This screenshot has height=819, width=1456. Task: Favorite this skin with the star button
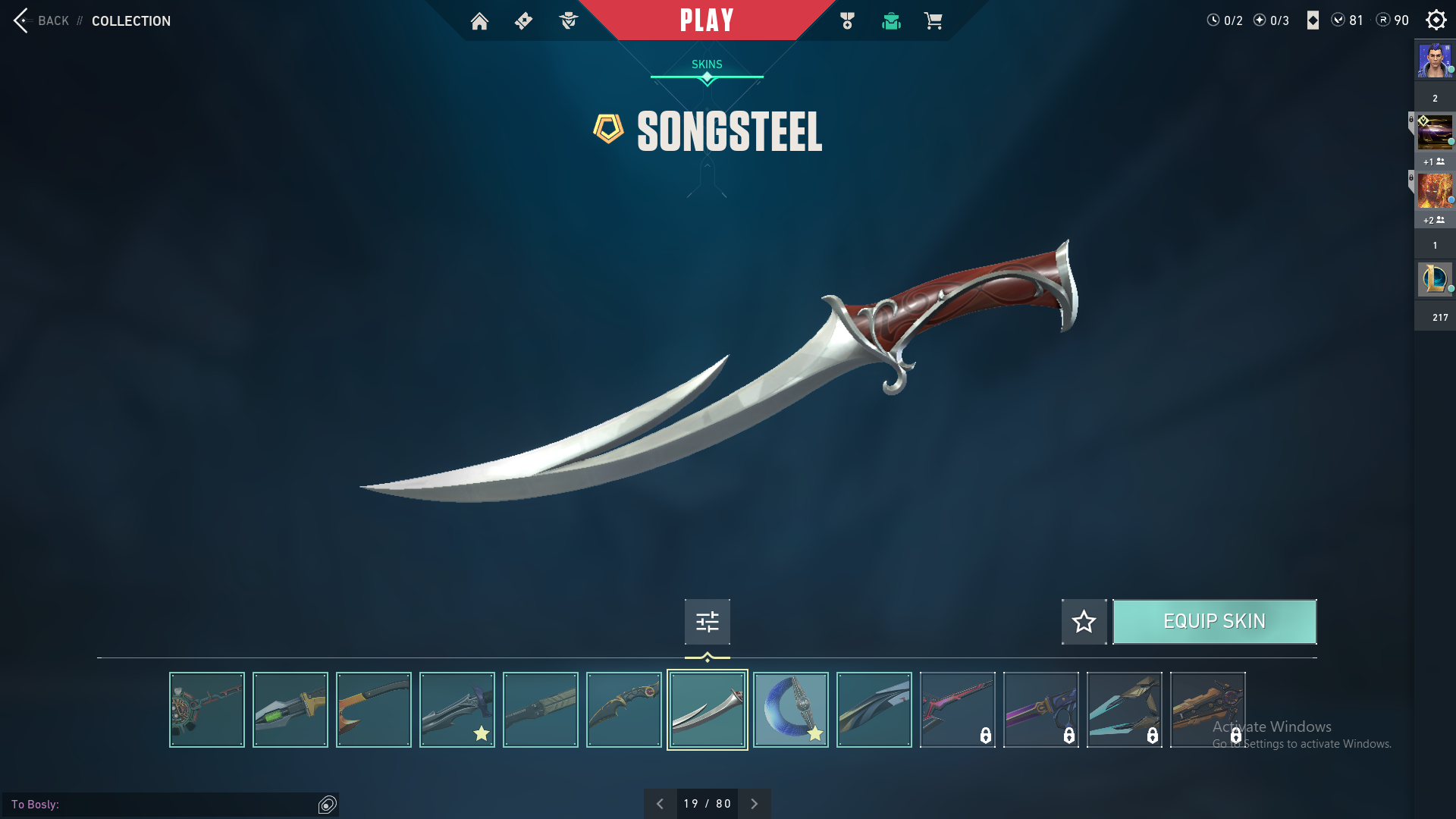(1084, 622)
